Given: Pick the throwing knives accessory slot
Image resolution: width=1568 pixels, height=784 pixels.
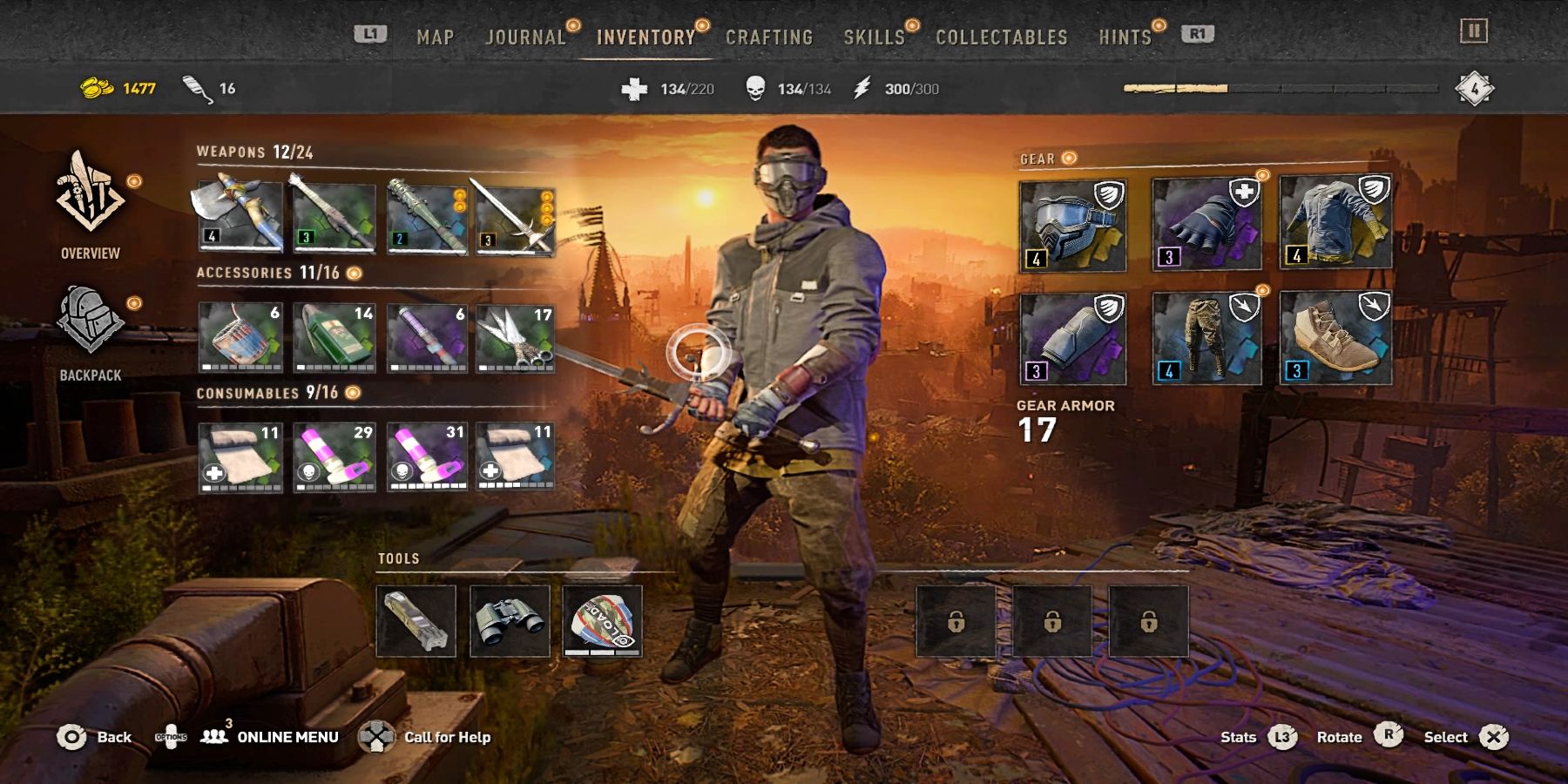Looking at the screenshot, I should [515, 337].
